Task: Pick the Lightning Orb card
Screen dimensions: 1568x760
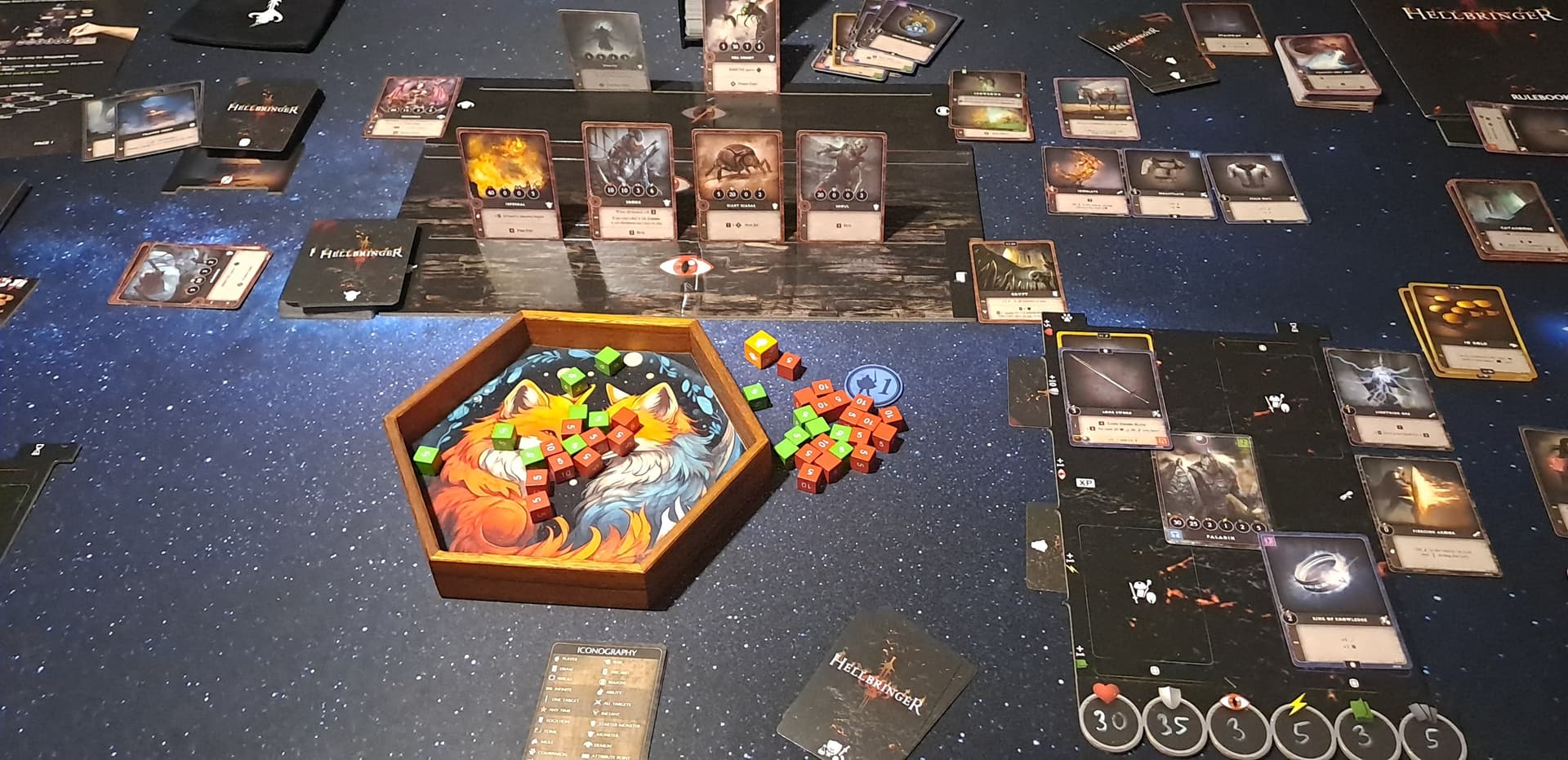Action: 1384,397
